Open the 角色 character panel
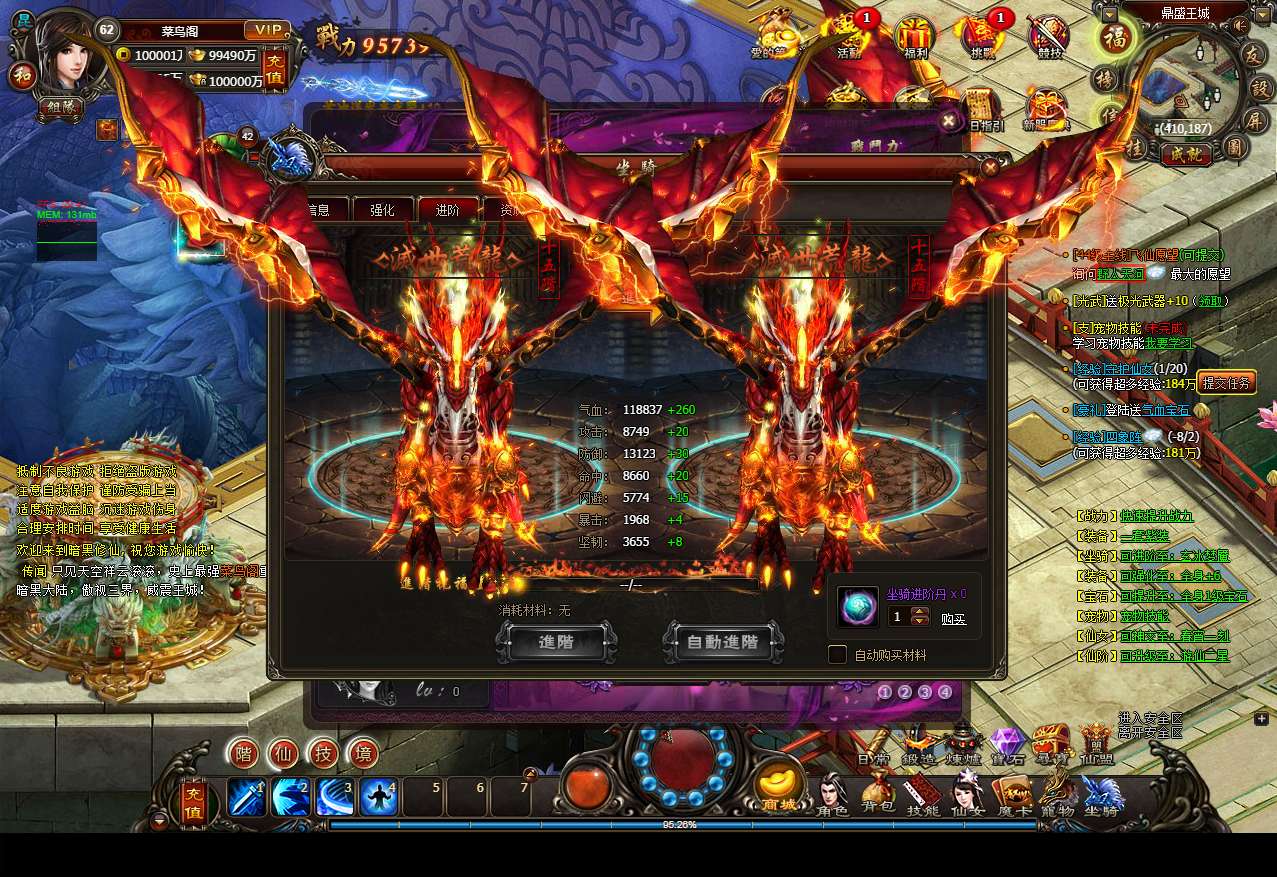This screenshot has height=877, width=1277. [x=832, y=797]
